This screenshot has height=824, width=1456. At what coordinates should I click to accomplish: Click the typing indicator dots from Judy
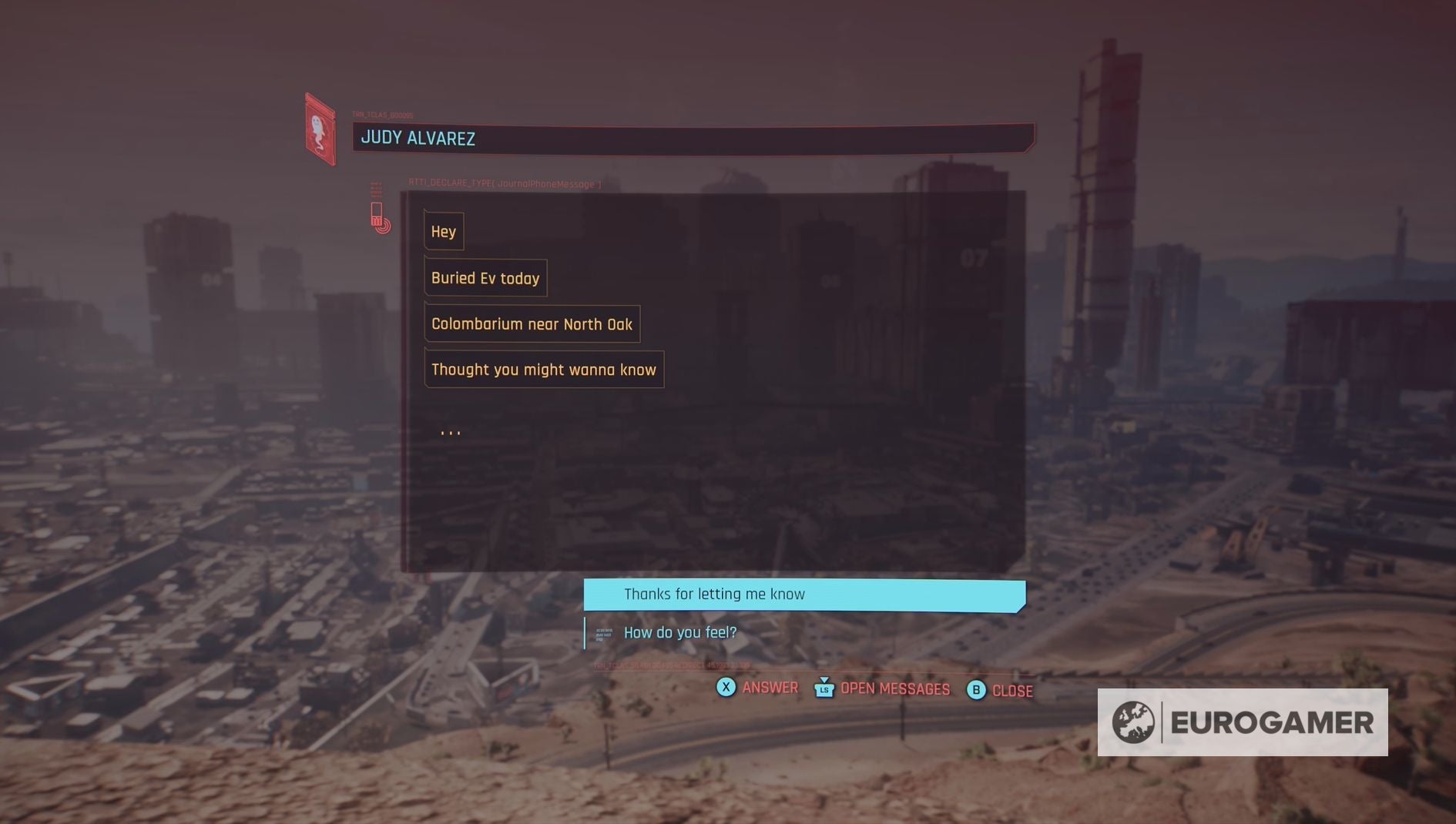pyautogui.click(x=451, y=431)
